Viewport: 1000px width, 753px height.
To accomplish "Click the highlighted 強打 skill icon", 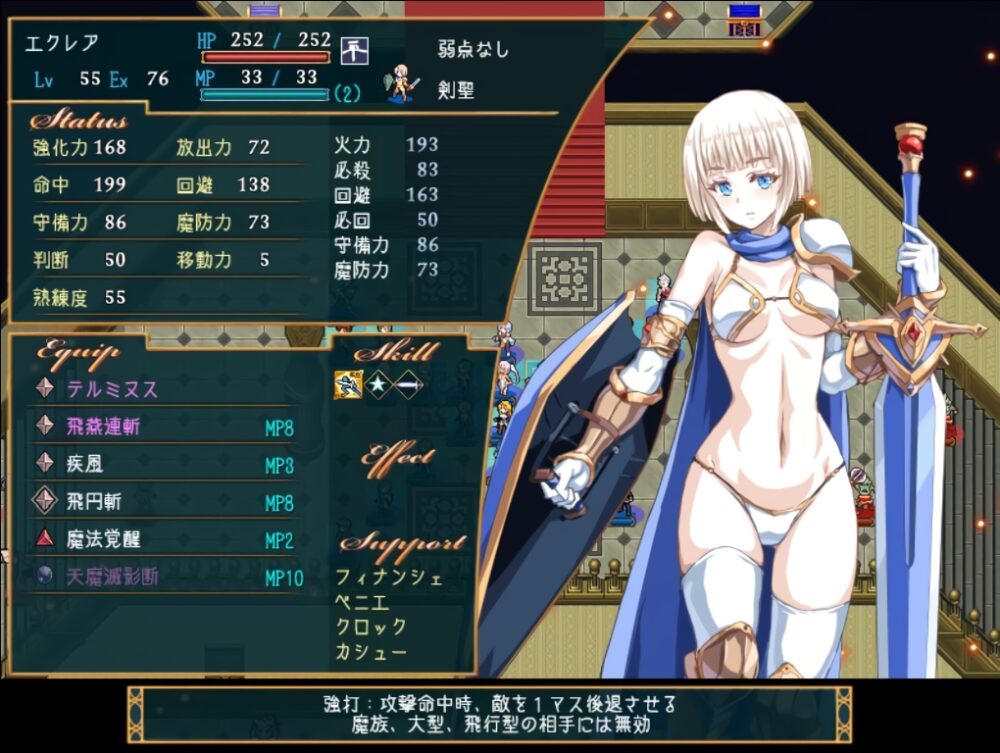I will pos(347,385).
